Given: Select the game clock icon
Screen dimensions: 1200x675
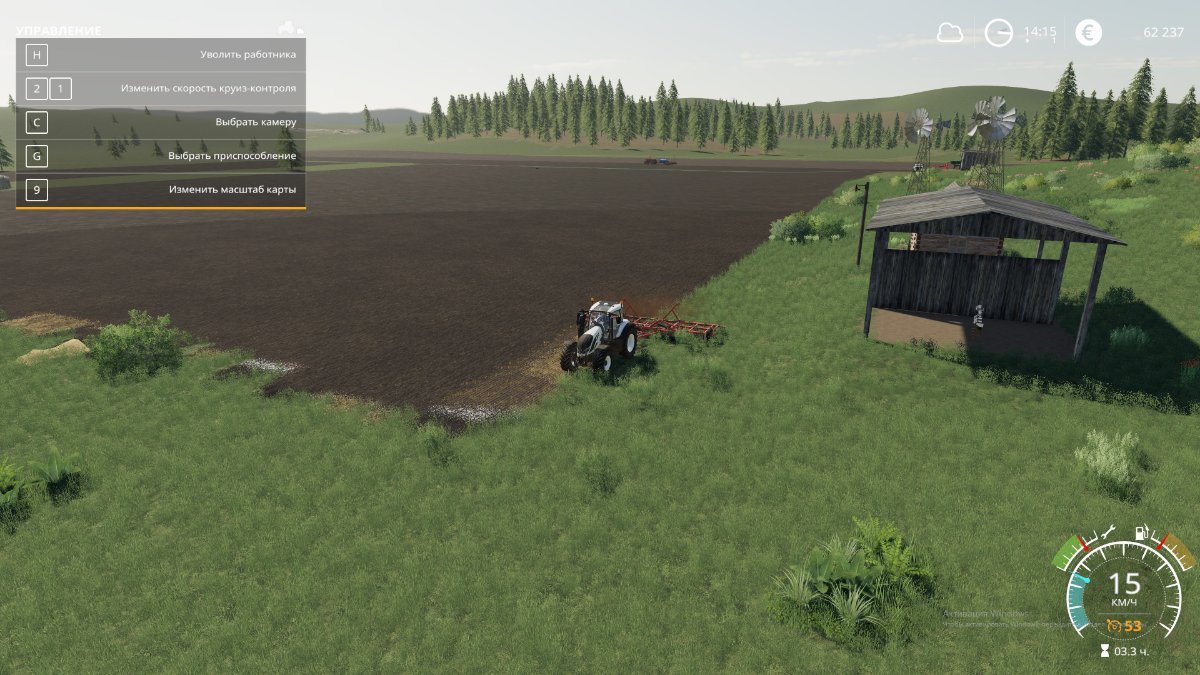Looking at the screenshot, I should pyautogui.click(x=998, y=33).
